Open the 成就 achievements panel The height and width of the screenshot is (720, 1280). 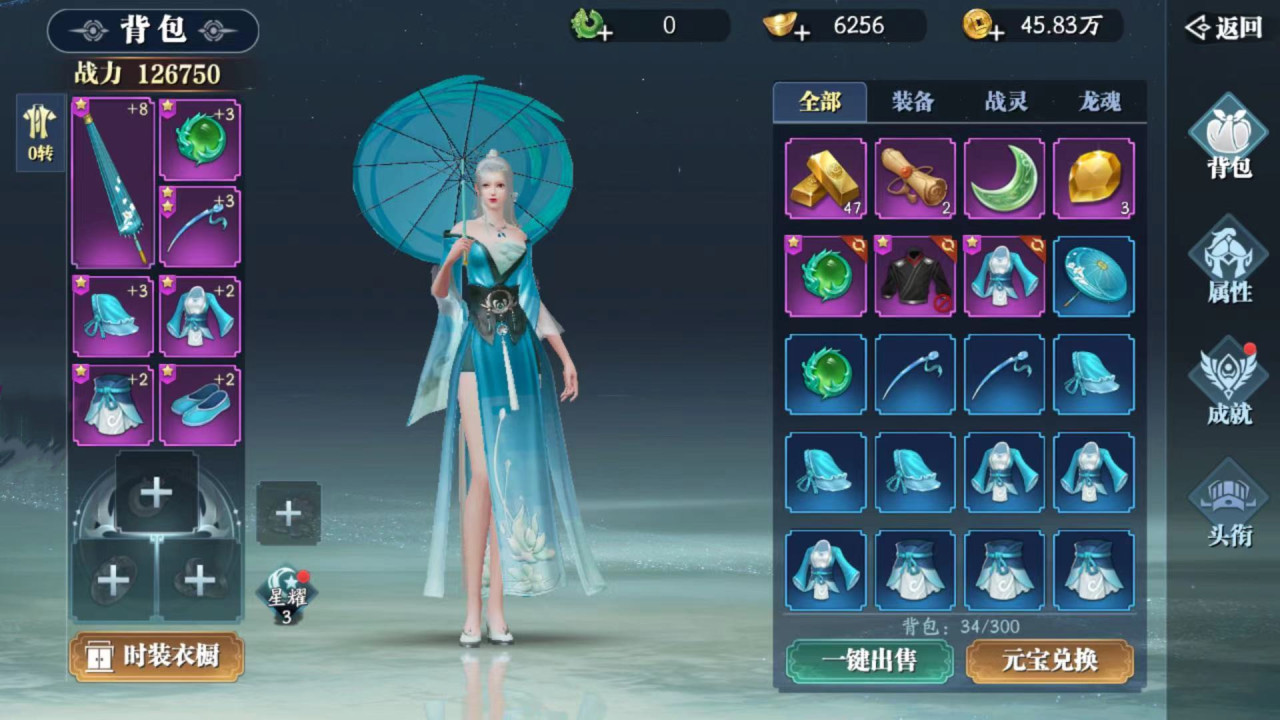1229,383
